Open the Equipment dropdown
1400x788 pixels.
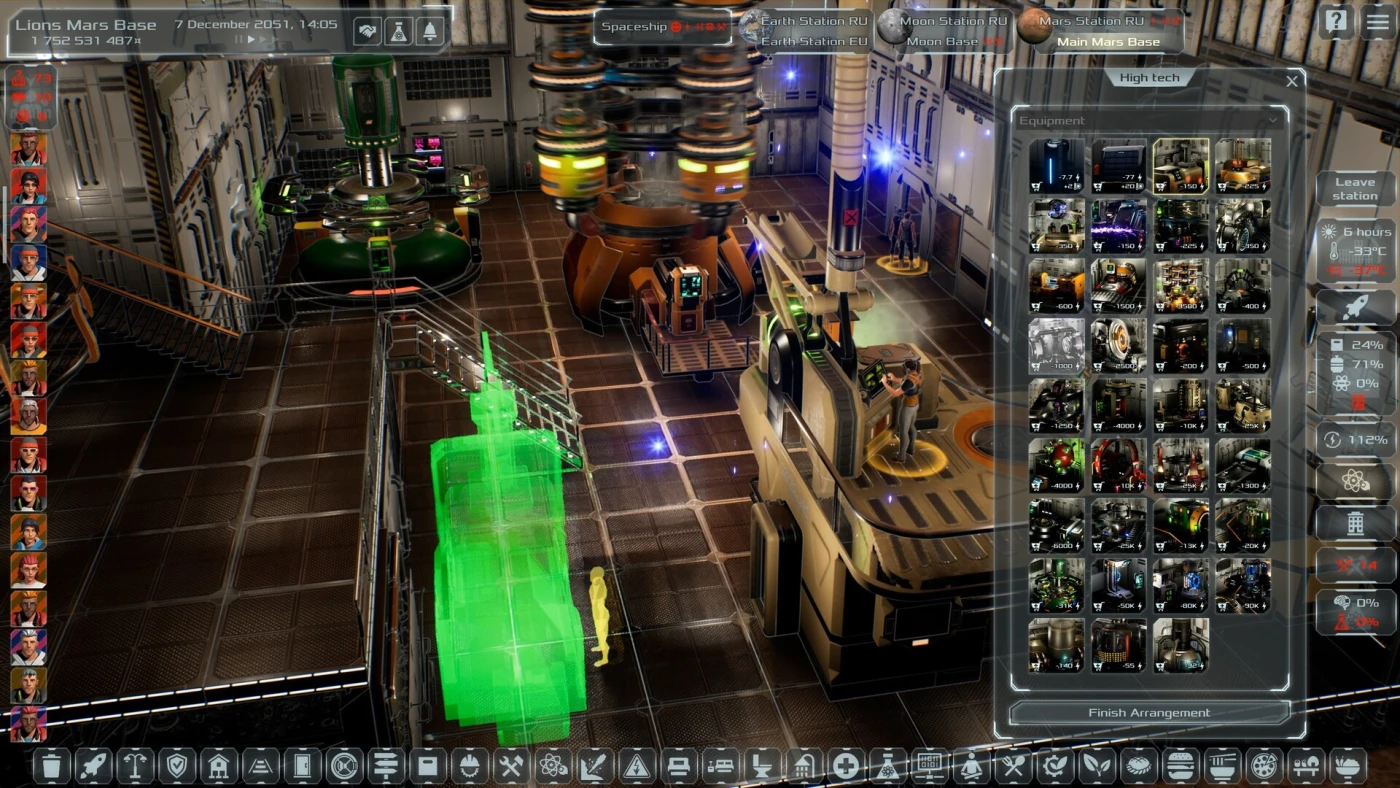(1148, 121)
